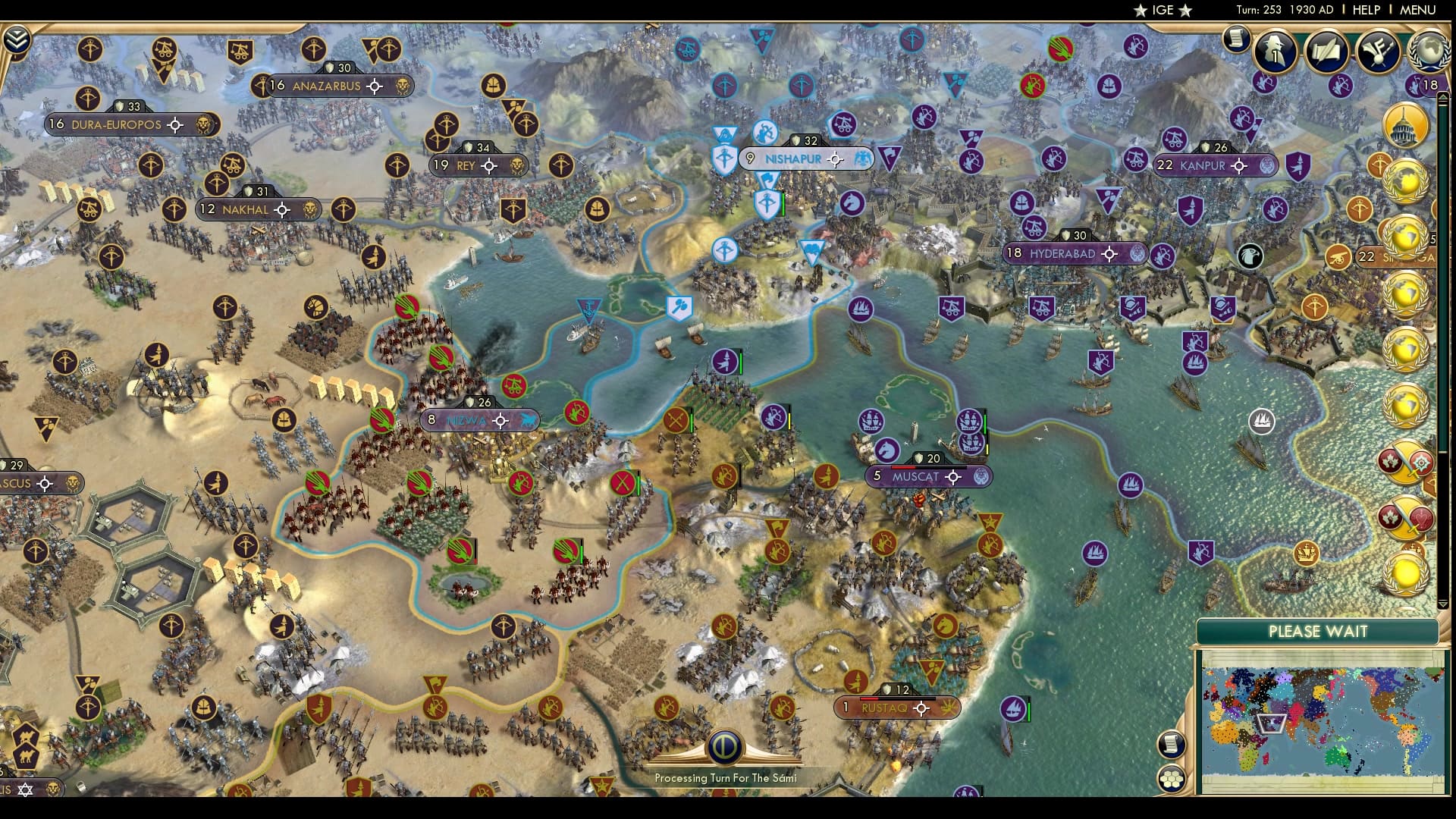Viewport: 1456px width, 819px height.
Task: Open the Culture overview icon top right
Action: click(x=1376, y=49)
